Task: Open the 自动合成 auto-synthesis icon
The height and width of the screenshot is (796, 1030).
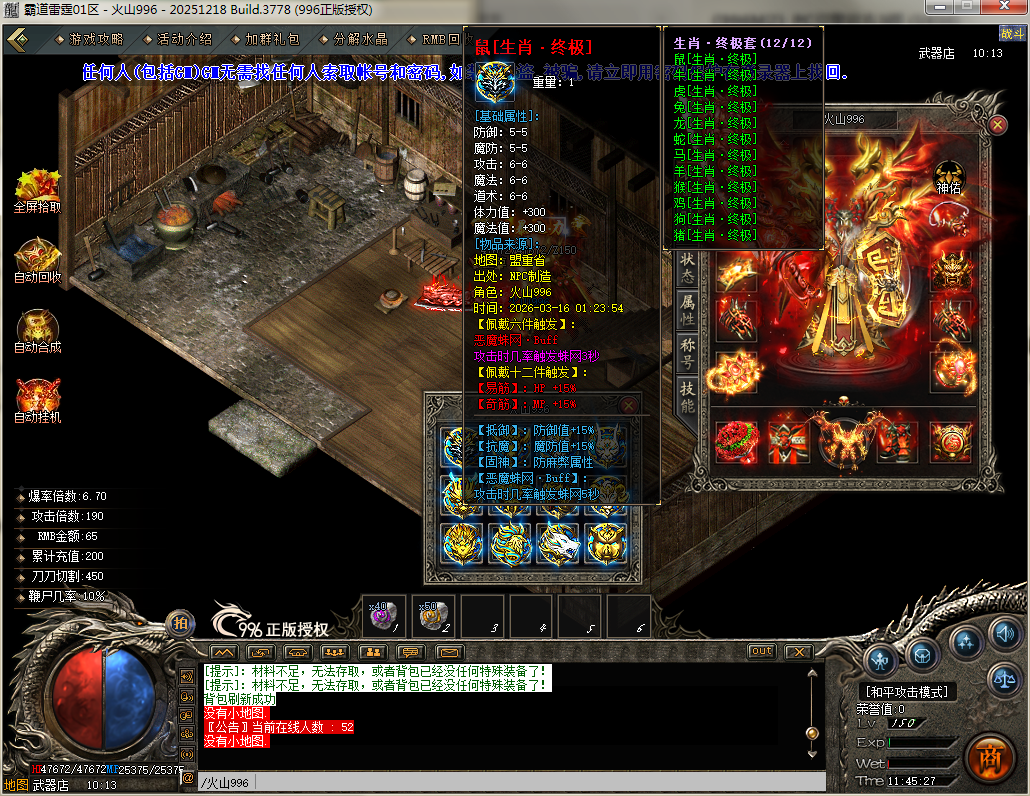Action: [38, 330]
